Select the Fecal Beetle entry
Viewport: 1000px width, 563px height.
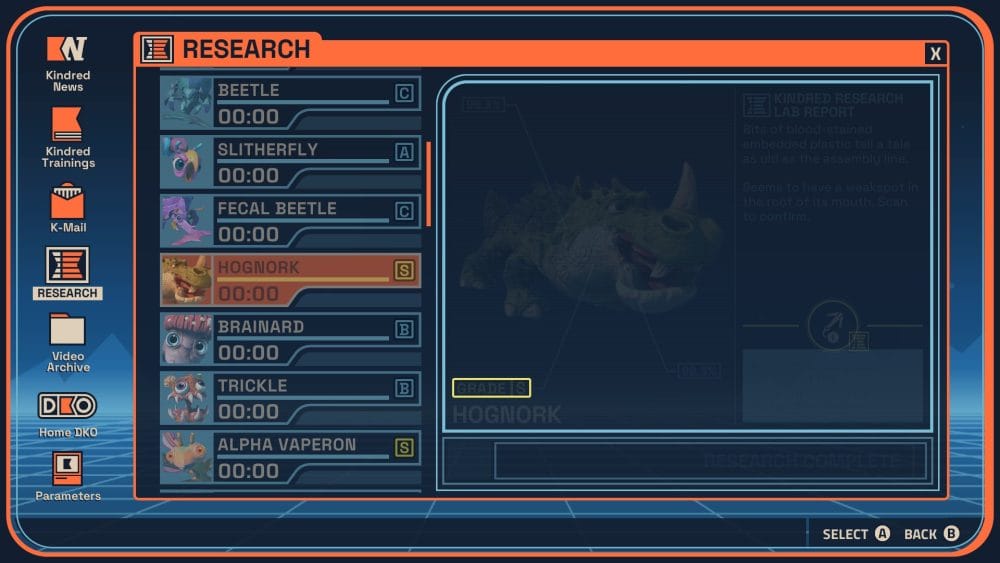tap(290, 221)
